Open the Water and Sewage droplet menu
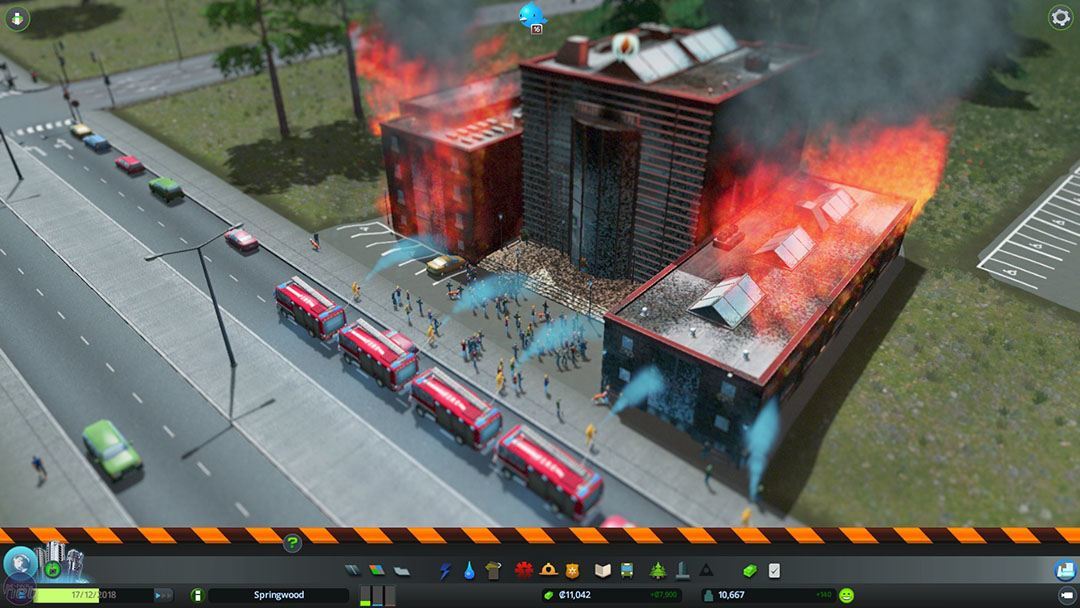1080x608 pixels. pyautogui.click(x=469, y=570)
